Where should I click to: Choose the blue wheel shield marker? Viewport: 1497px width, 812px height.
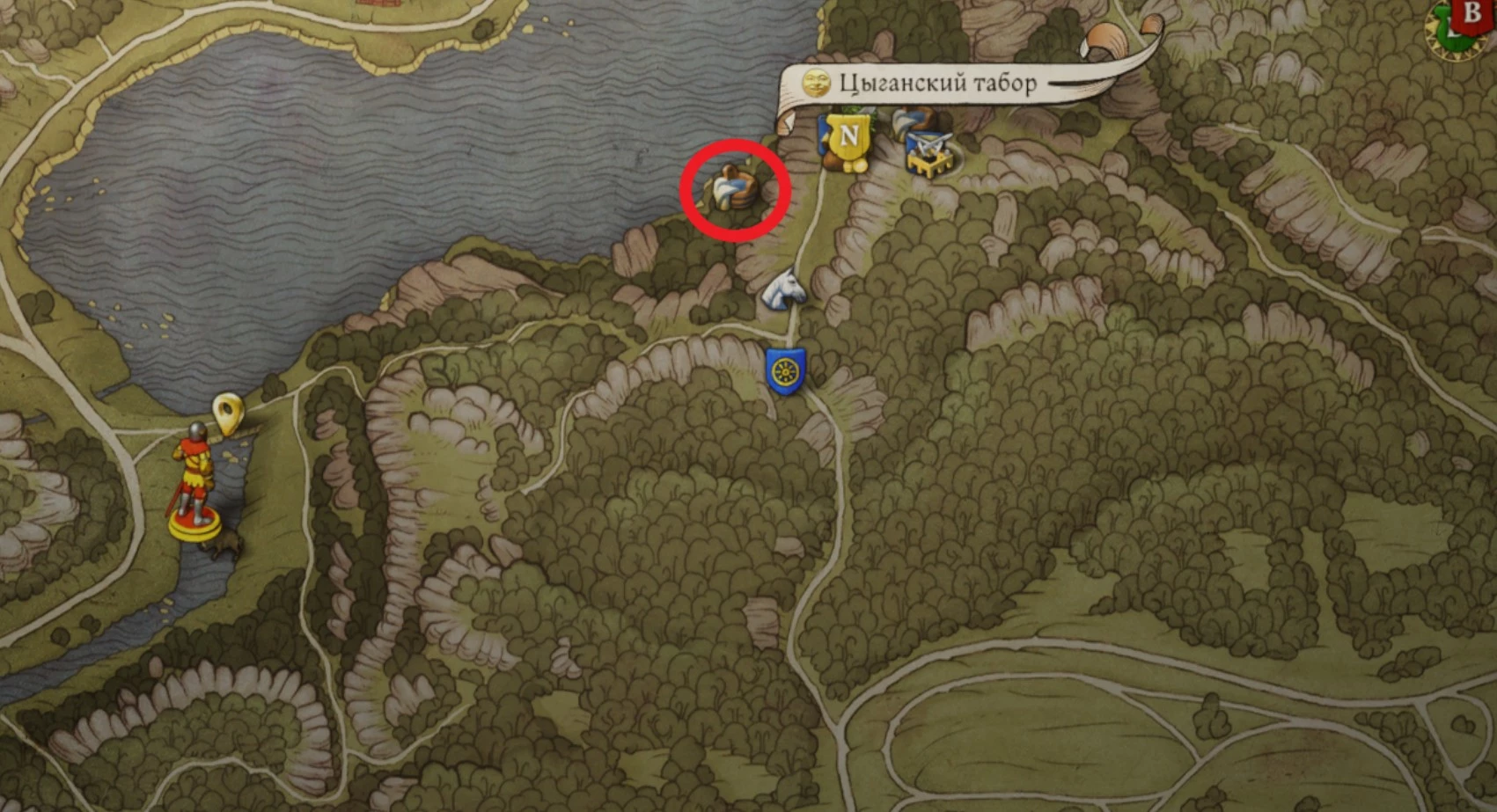(x=785, y=371)
